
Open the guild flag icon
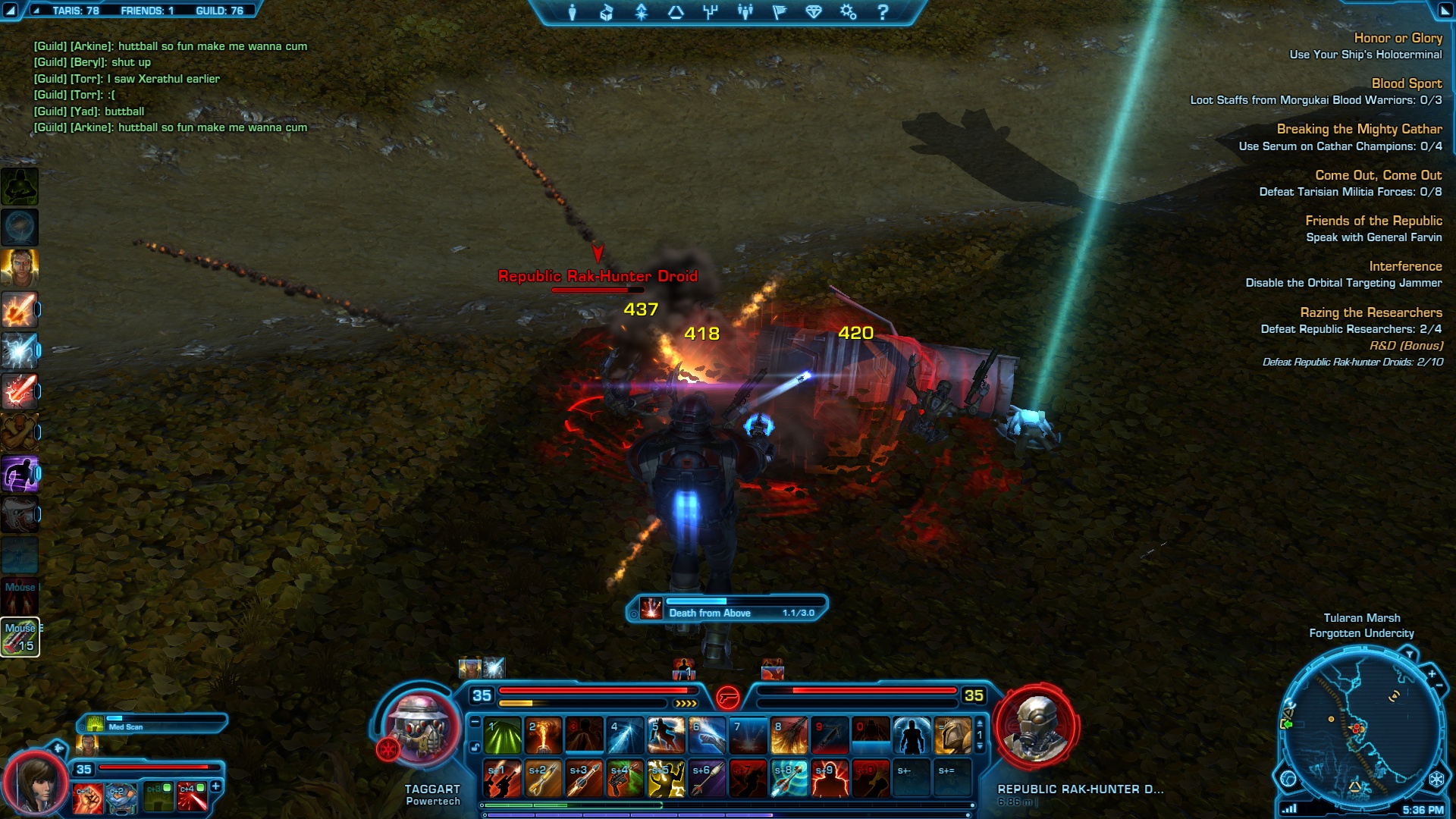pyautogui.click(x=780, y=12)
